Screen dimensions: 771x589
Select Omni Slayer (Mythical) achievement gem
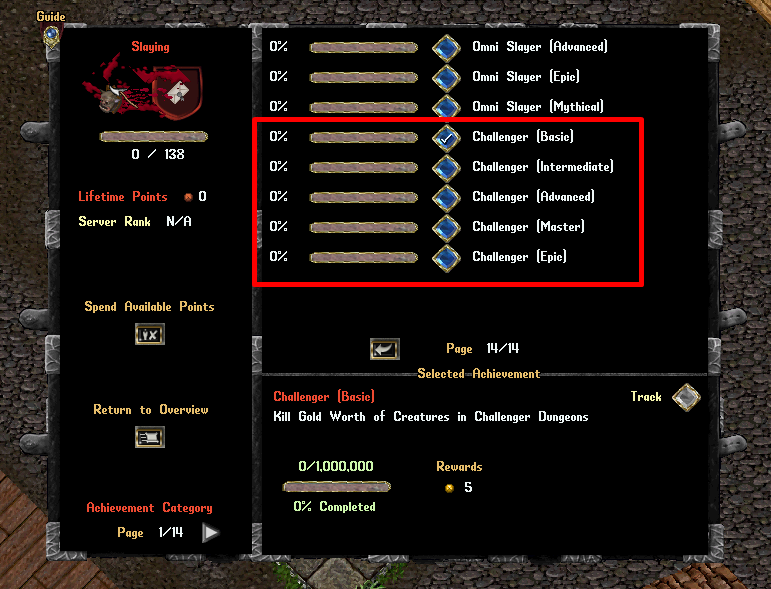(x=446, y=107)
